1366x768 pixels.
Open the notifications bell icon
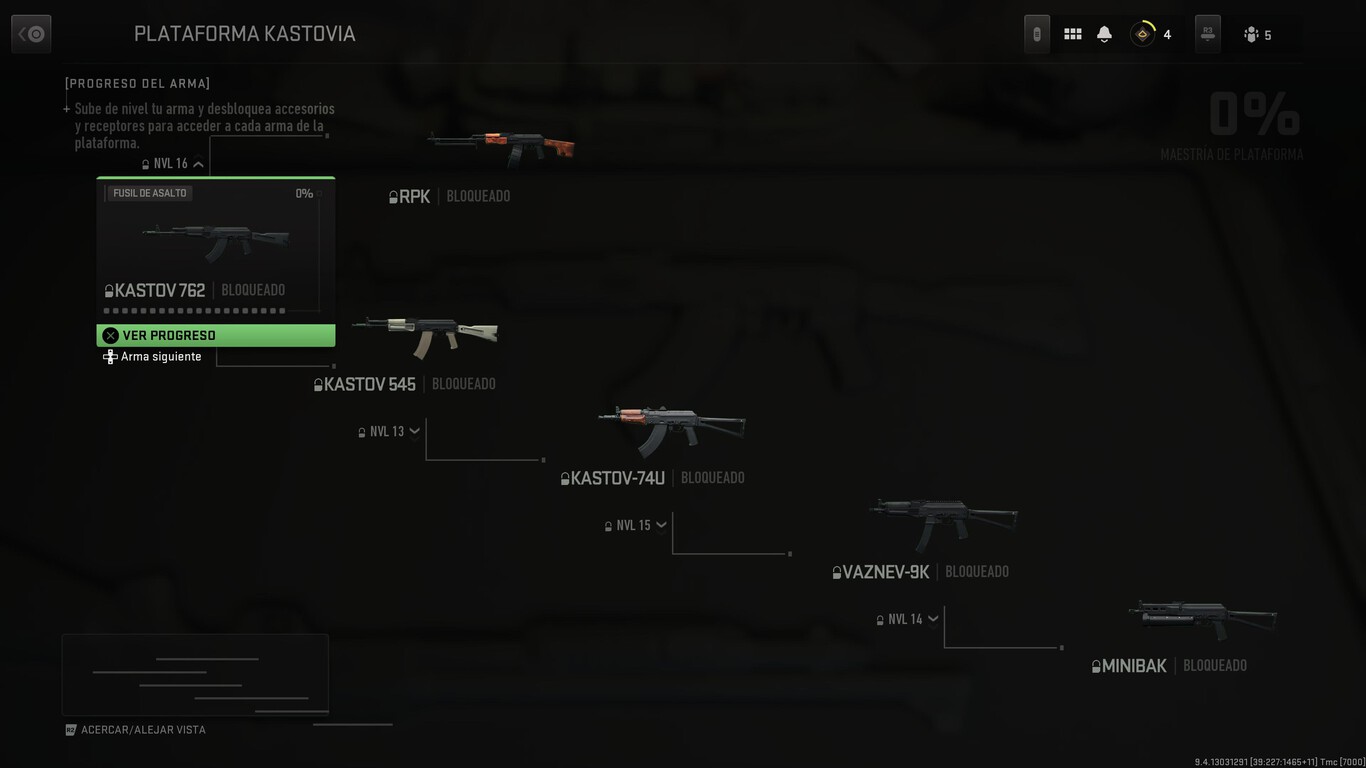[1103, 33]
